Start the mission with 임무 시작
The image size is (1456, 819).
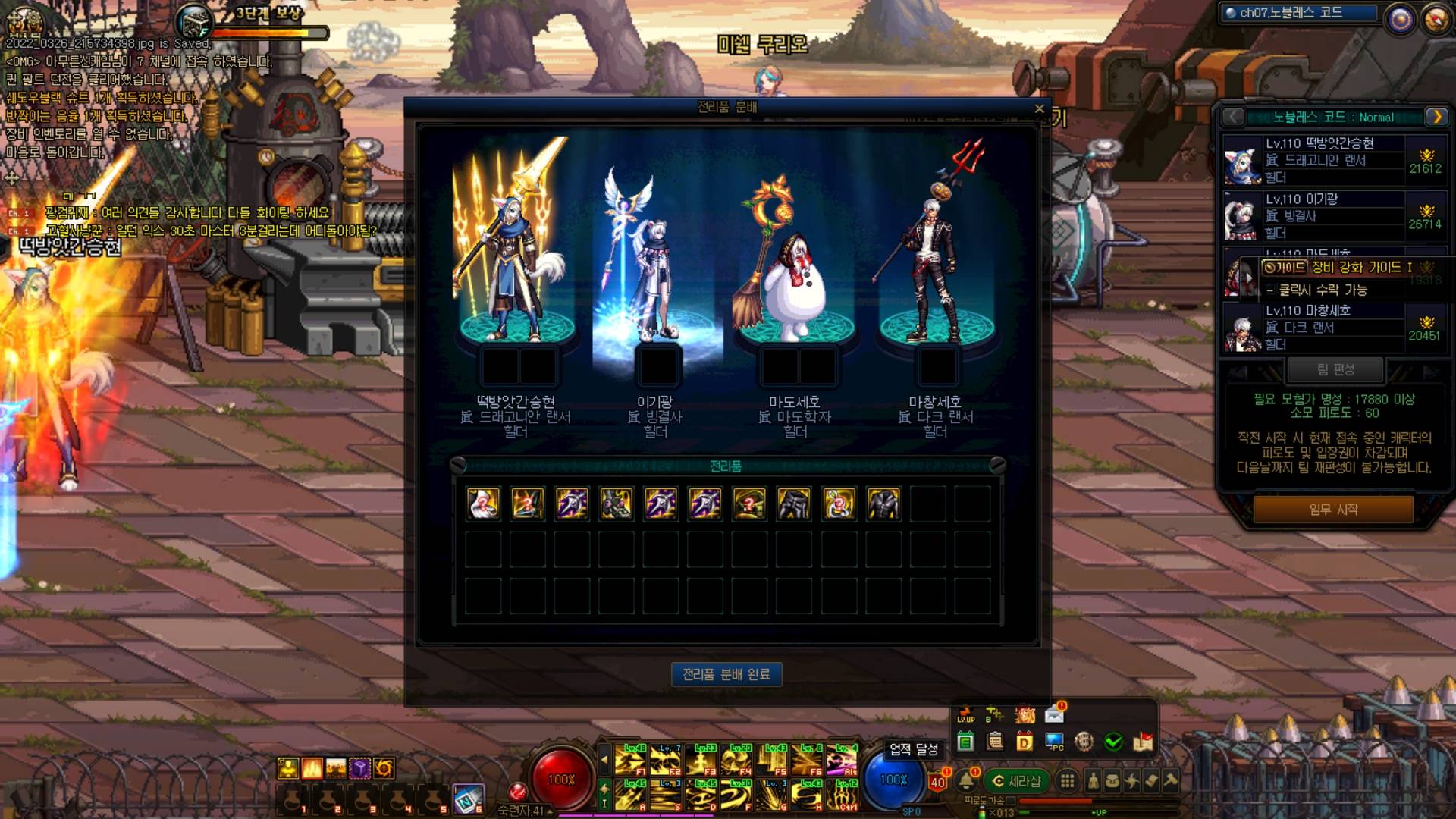pyautogui.click(x=1333, y=510)
